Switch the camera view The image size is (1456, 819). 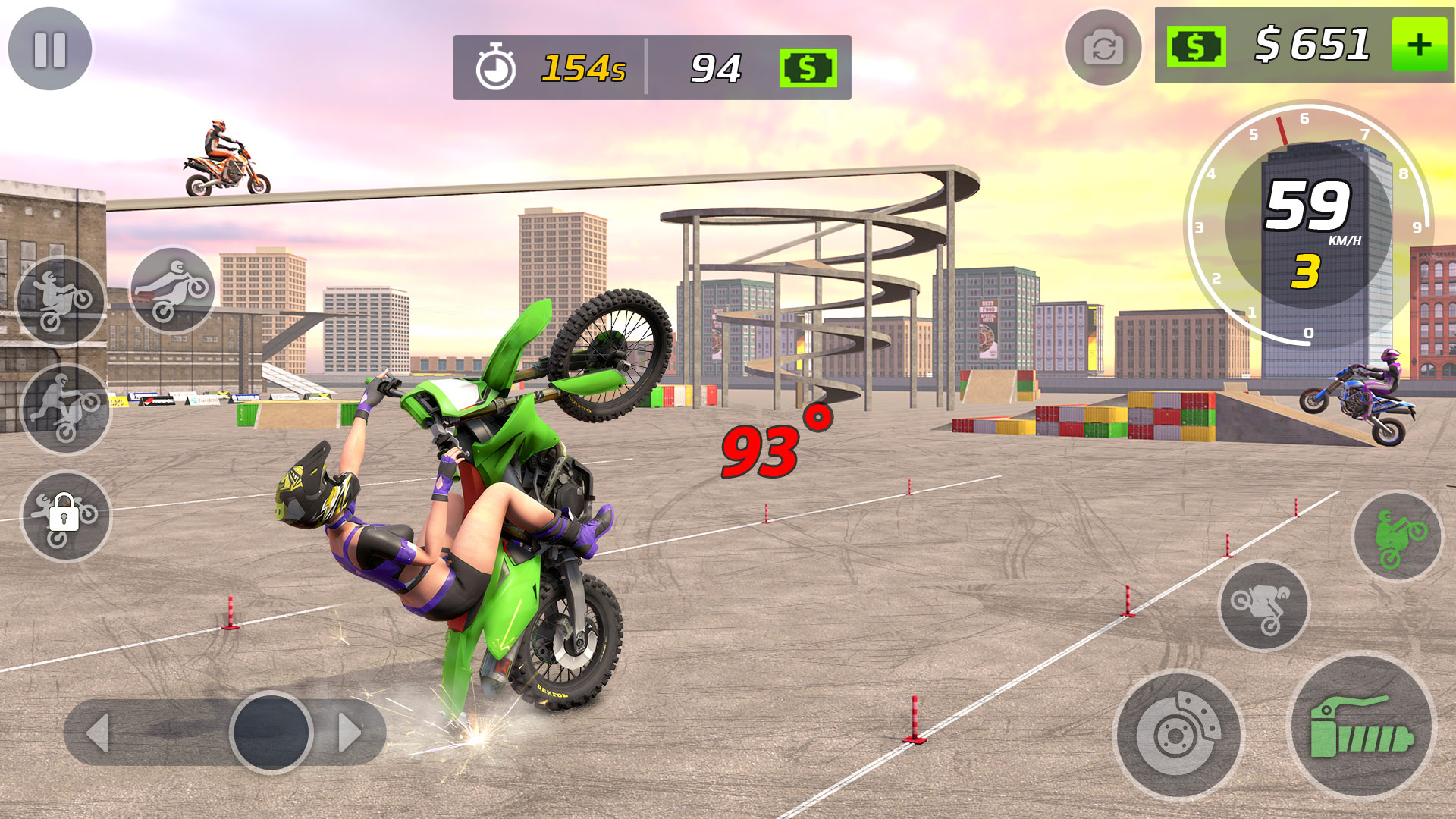(1103, 49)
